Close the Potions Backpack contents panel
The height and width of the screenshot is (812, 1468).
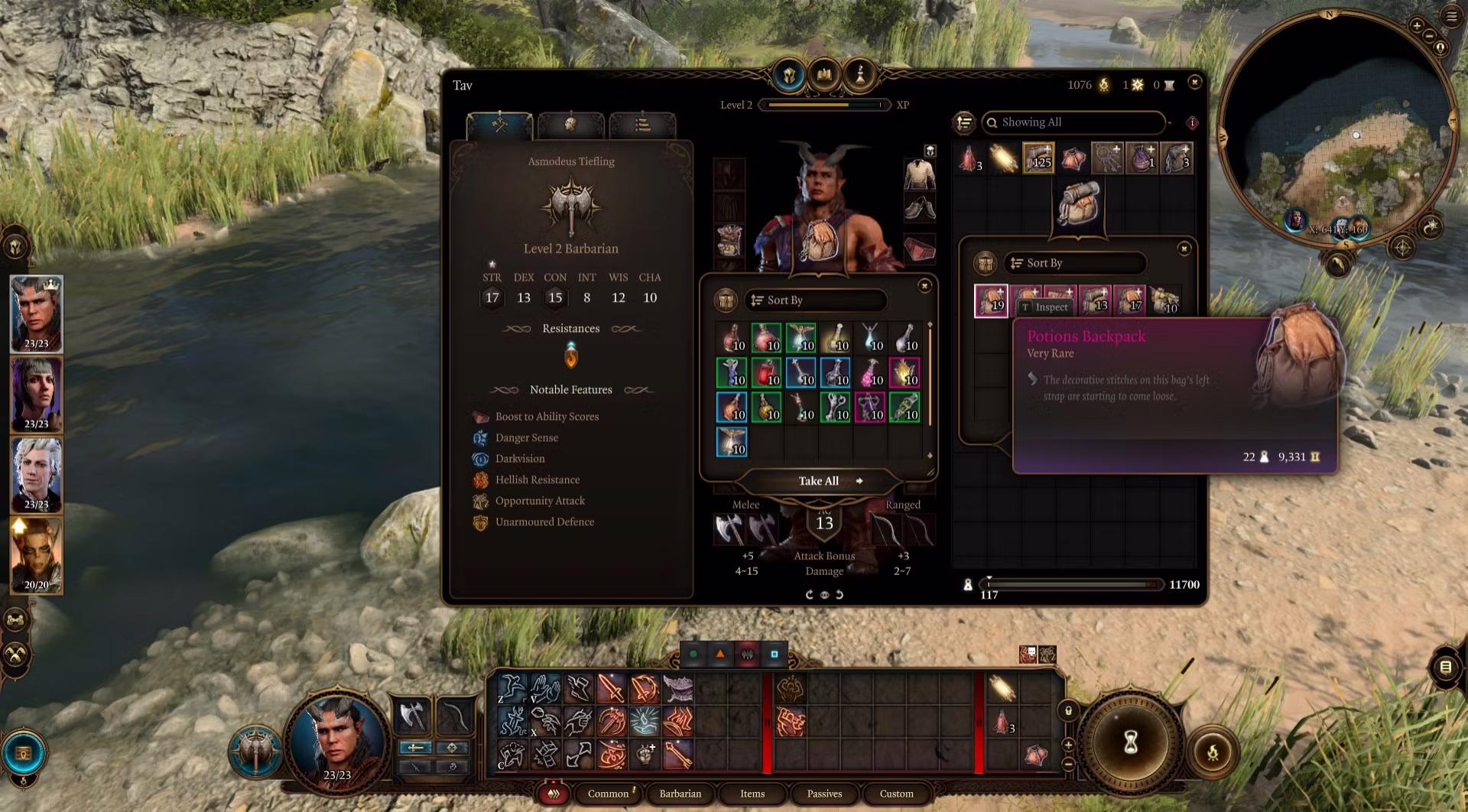(1184, 248)
